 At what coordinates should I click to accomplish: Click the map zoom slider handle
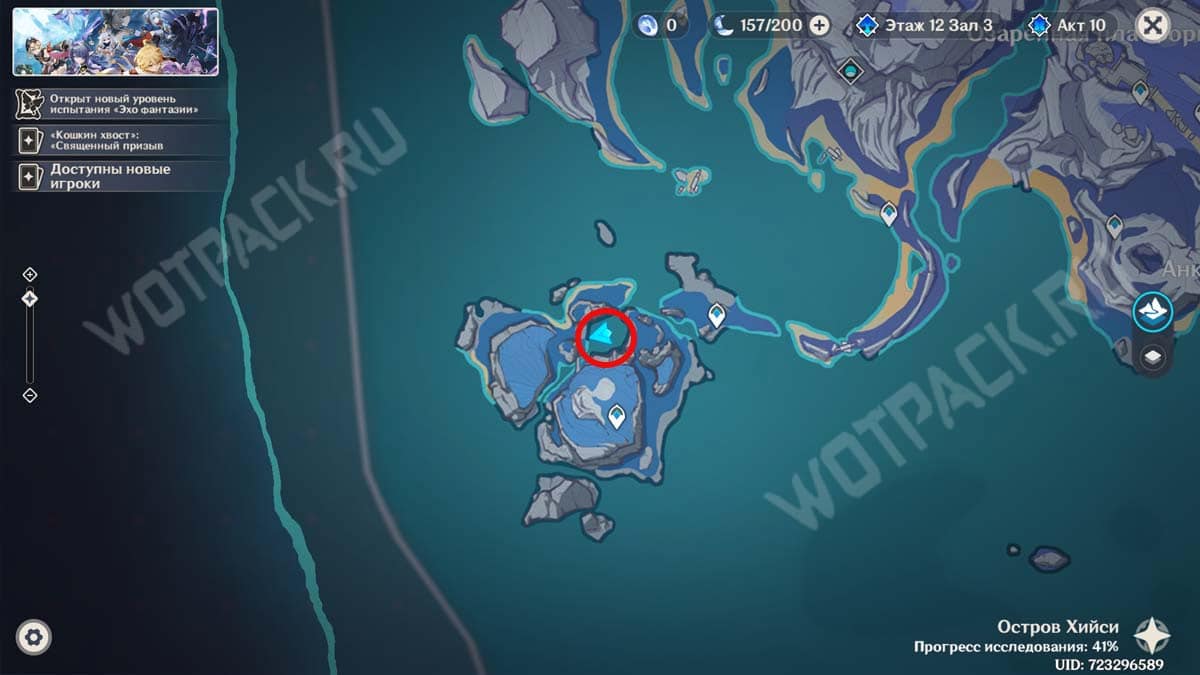coord(30,298)
